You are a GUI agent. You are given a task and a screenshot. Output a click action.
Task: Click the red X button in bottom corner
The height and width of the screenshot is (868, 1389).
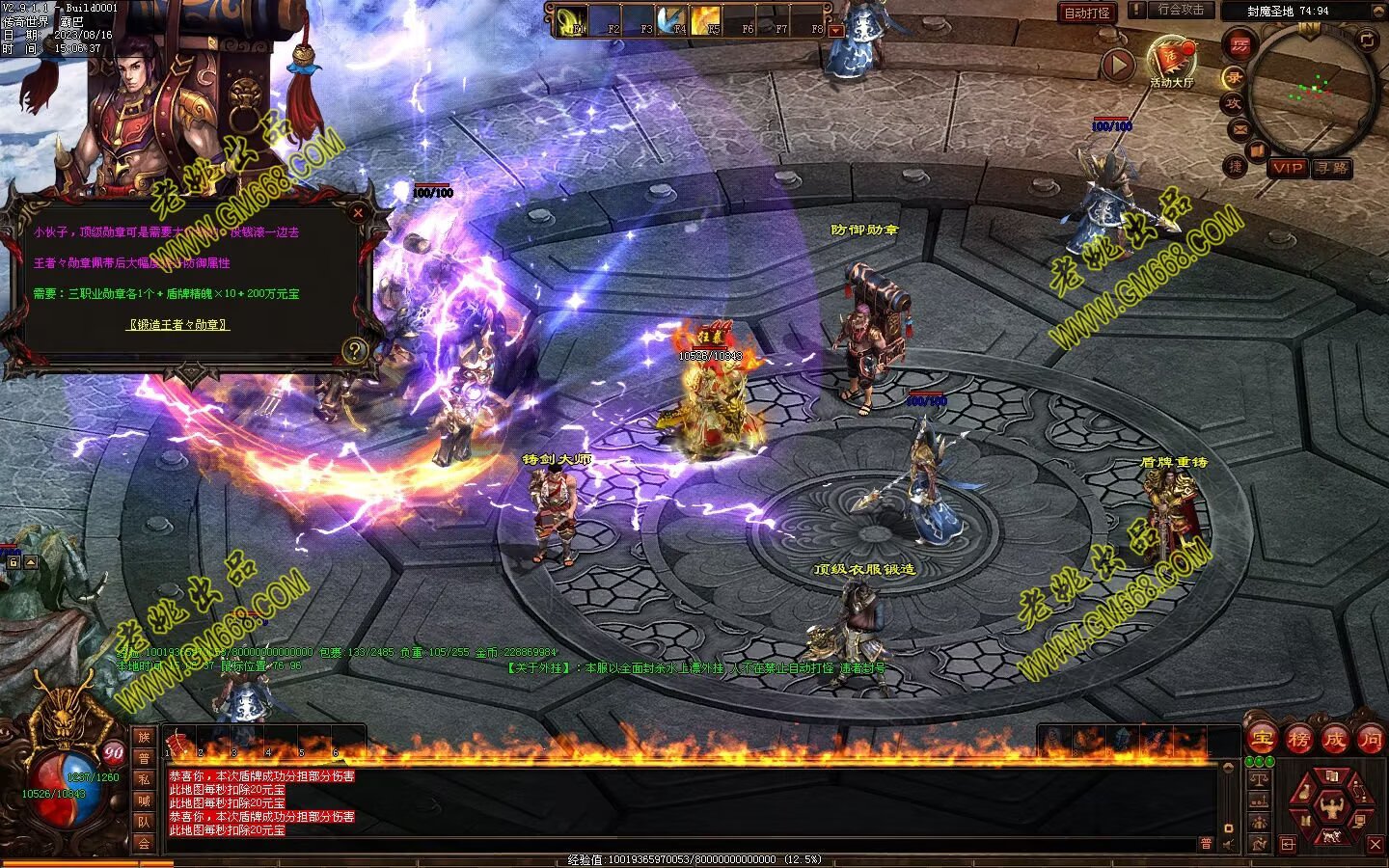(x=1375, y=845)
